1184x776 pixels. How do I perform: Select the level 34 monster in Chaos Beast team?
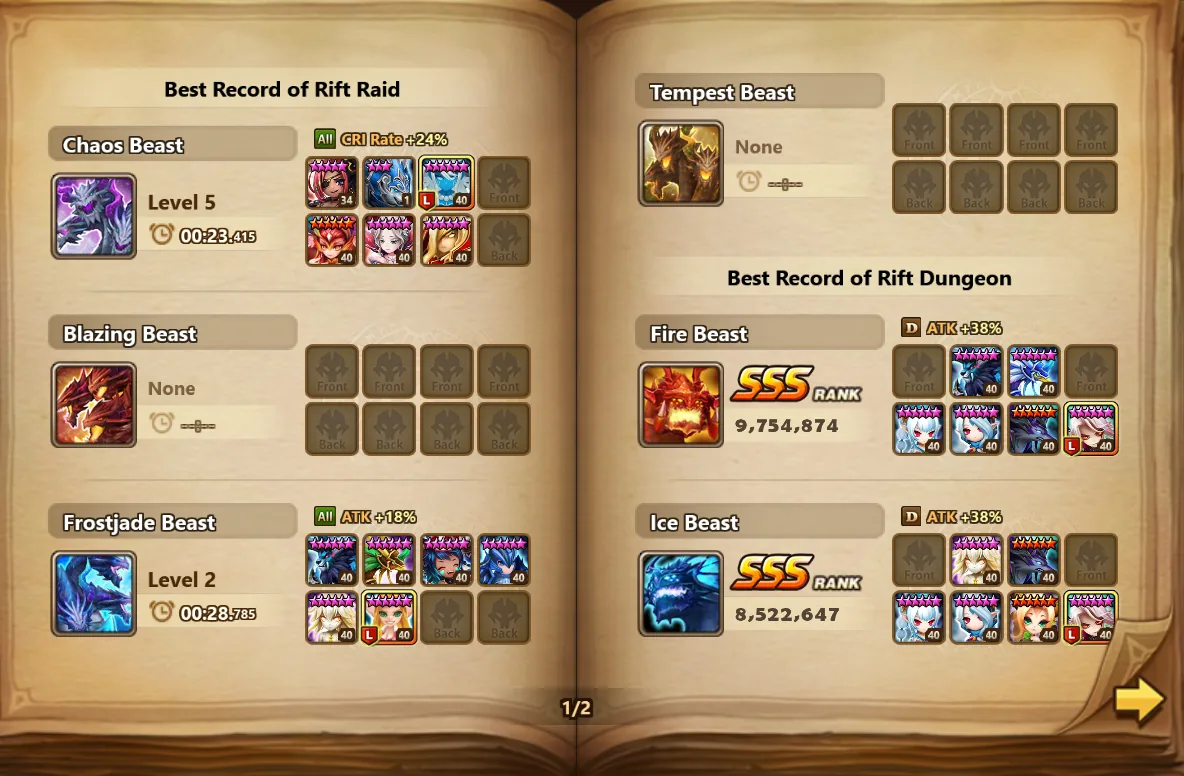332,182
